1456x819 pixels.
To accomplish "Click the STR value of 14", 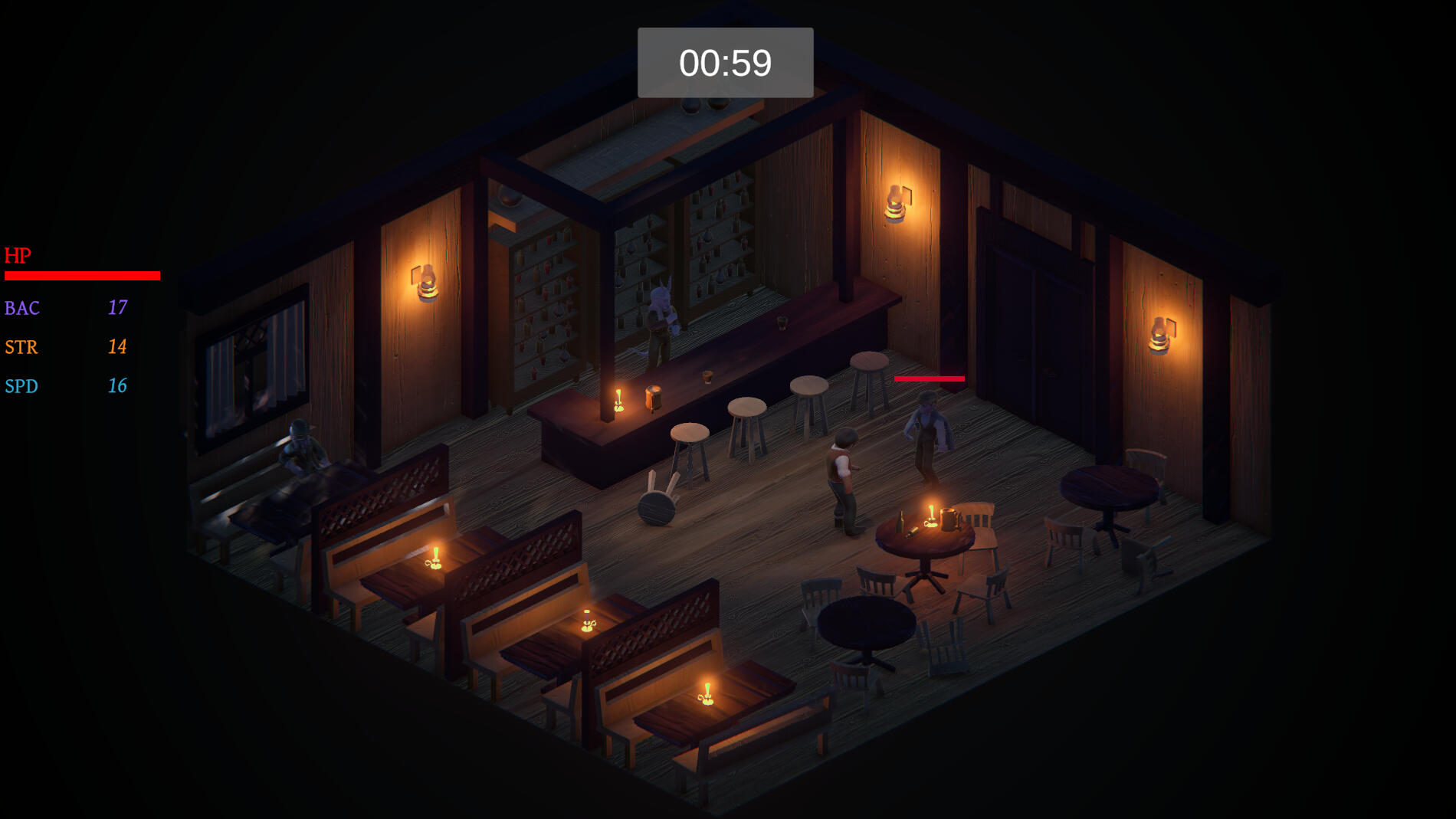I will (117, 347).
